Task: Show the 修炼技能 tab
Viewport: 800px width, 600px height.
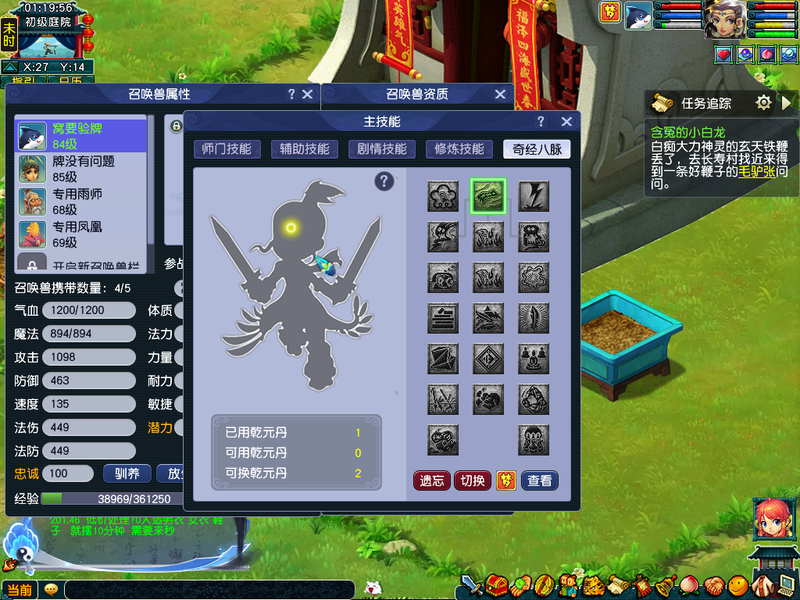Action: coord(459,149)
